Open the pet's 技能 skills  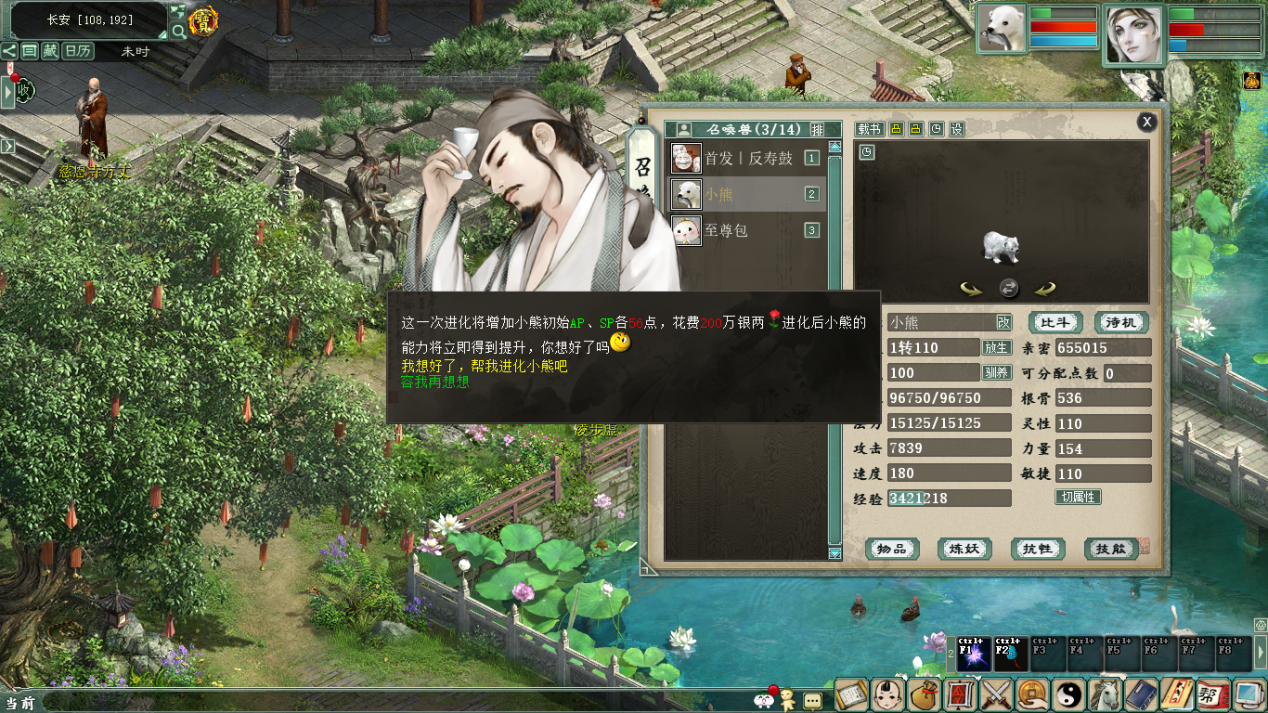(1110, 549)
